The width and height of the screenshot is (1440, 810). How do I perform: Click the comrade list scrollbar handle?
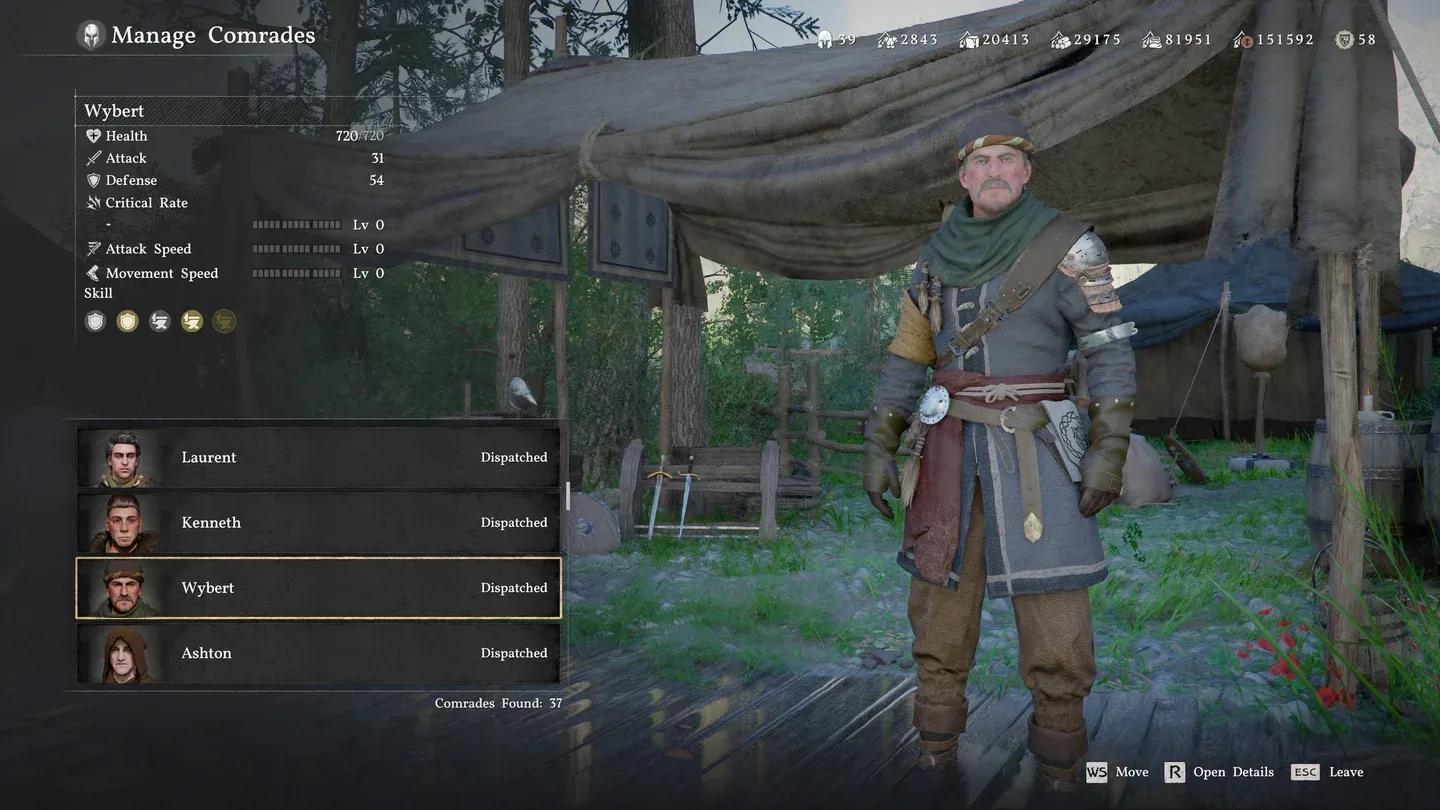[568, 496]
